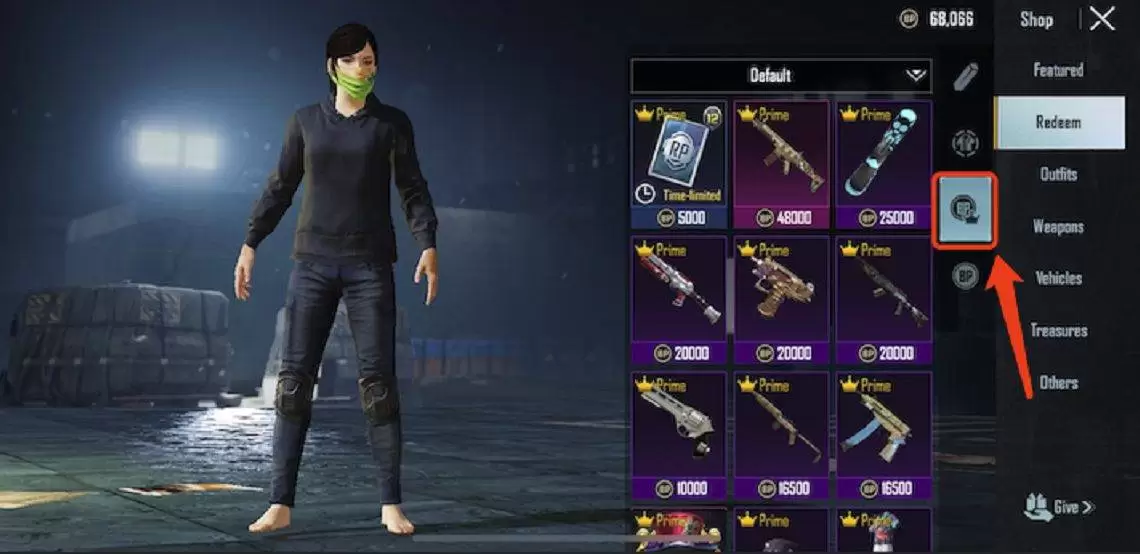This screenshot has width=1140, height=554.
Task: Choose the Others category
Action: [1058, 382]
